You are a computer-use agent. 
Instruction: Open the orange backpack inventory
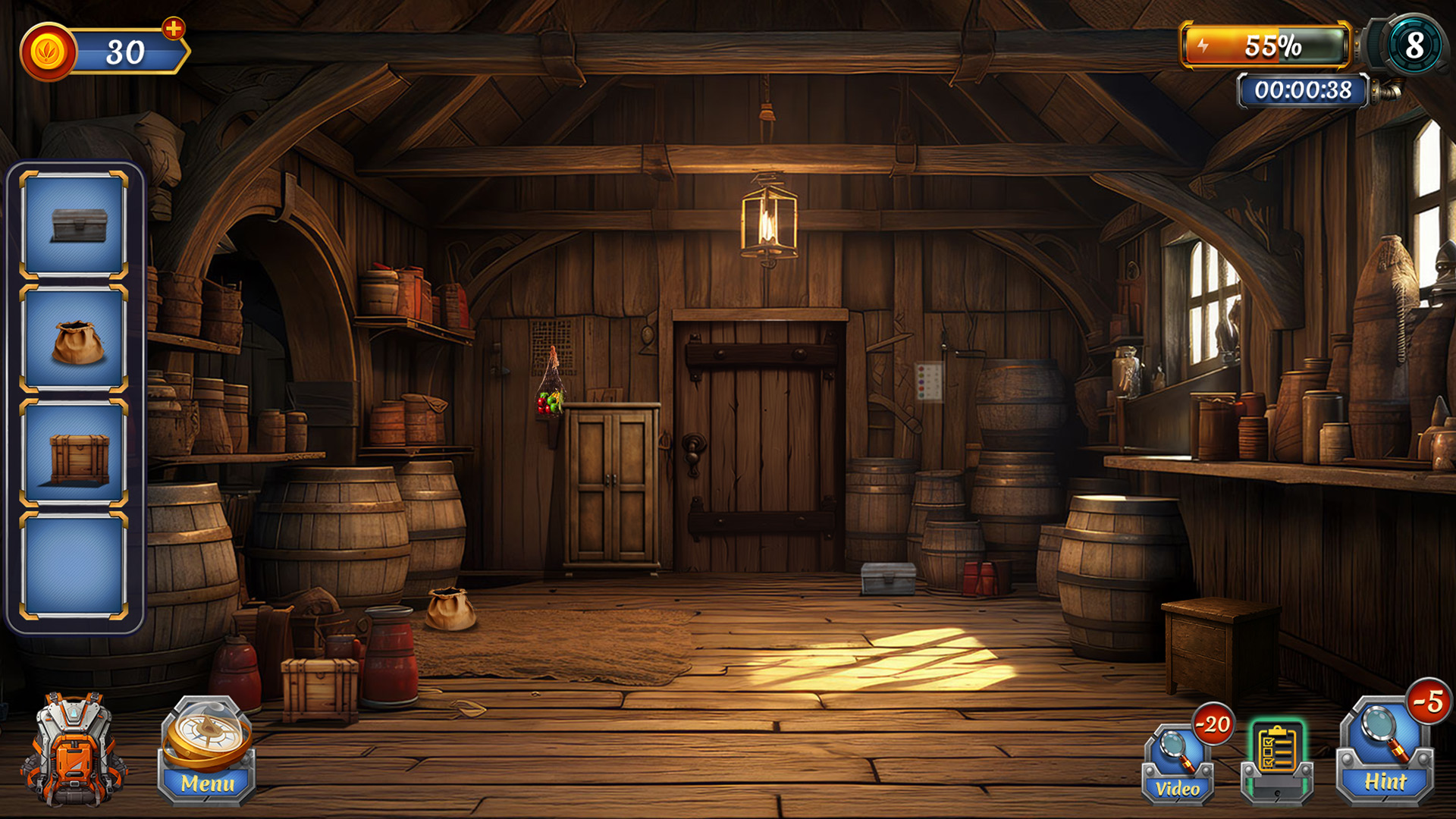(x=74, y=749)
